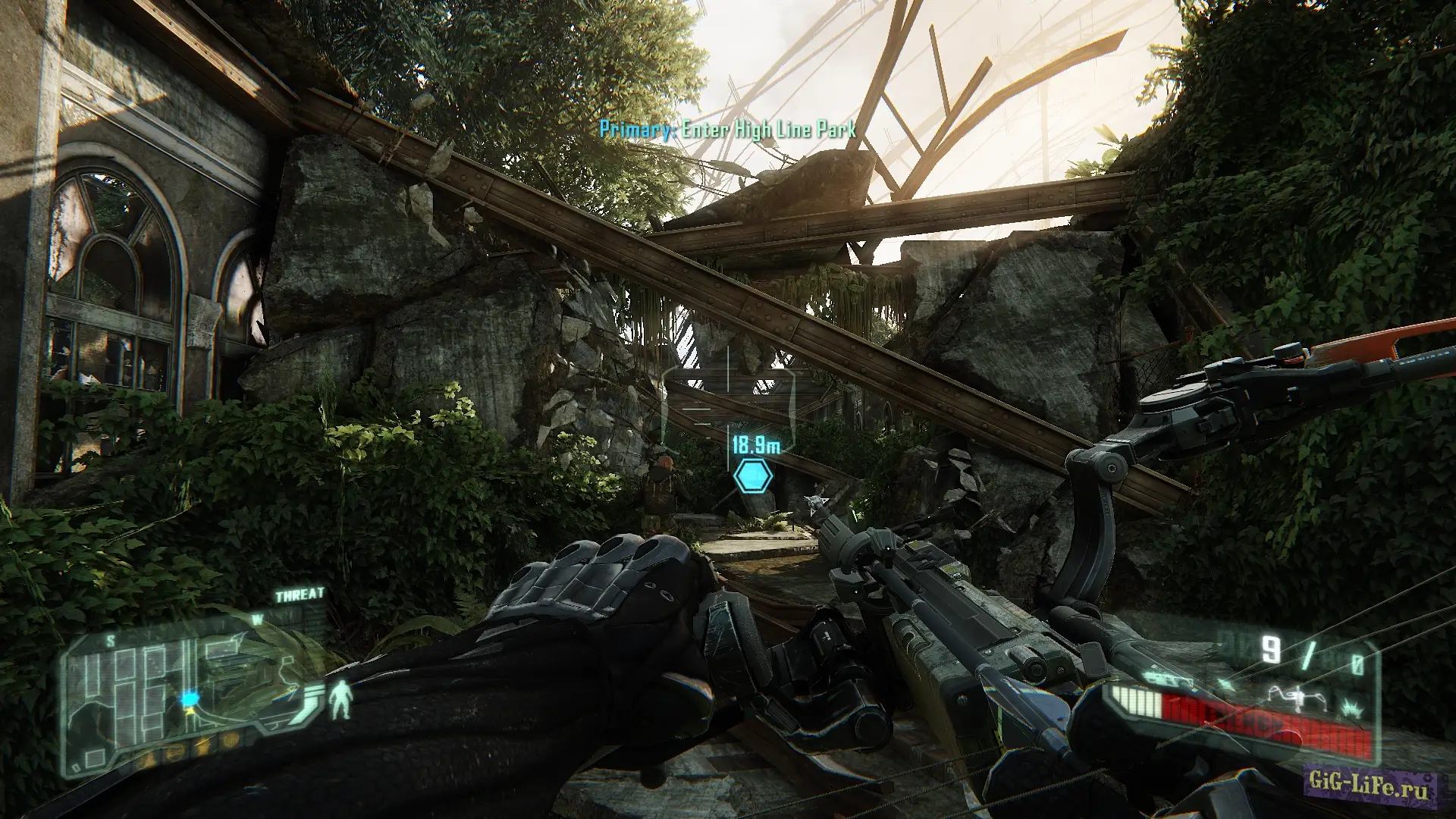Click the blue player marker on the minimap
The image size is (1456, 819).
click(188, 697)
